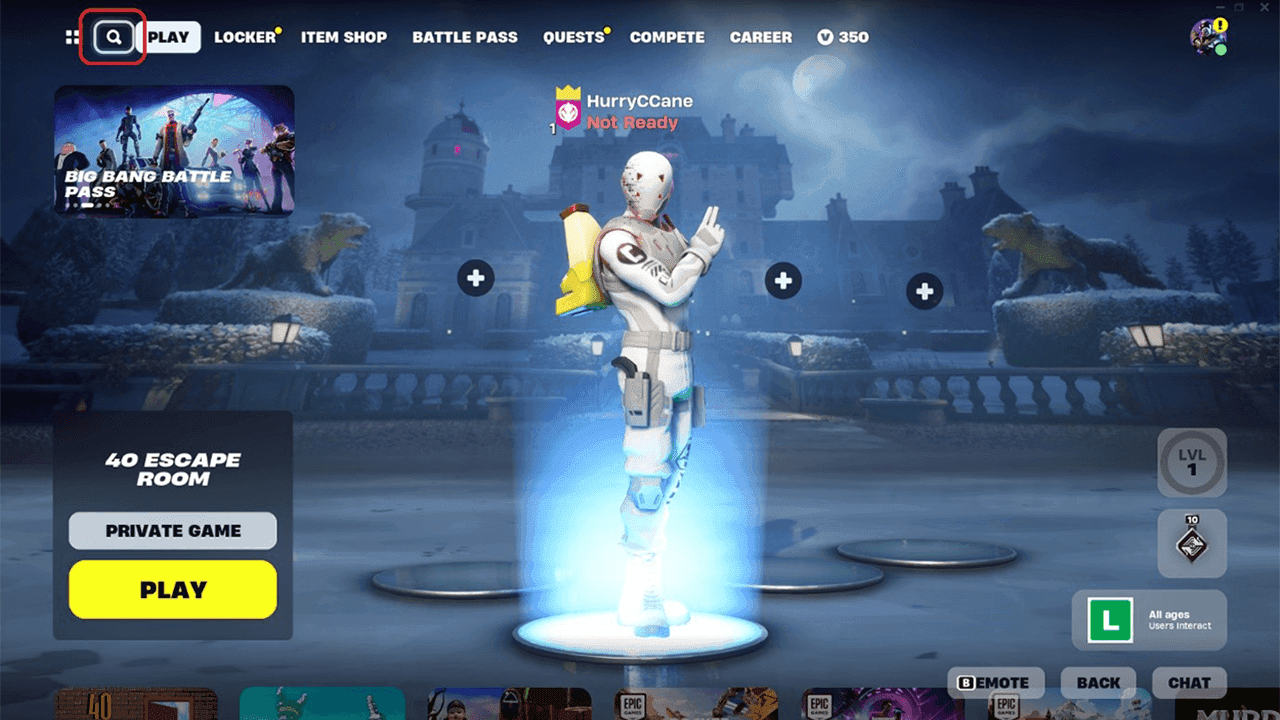1280x720 pixels.
Task: Open the Compete tab
Action: tap(667, 37)
